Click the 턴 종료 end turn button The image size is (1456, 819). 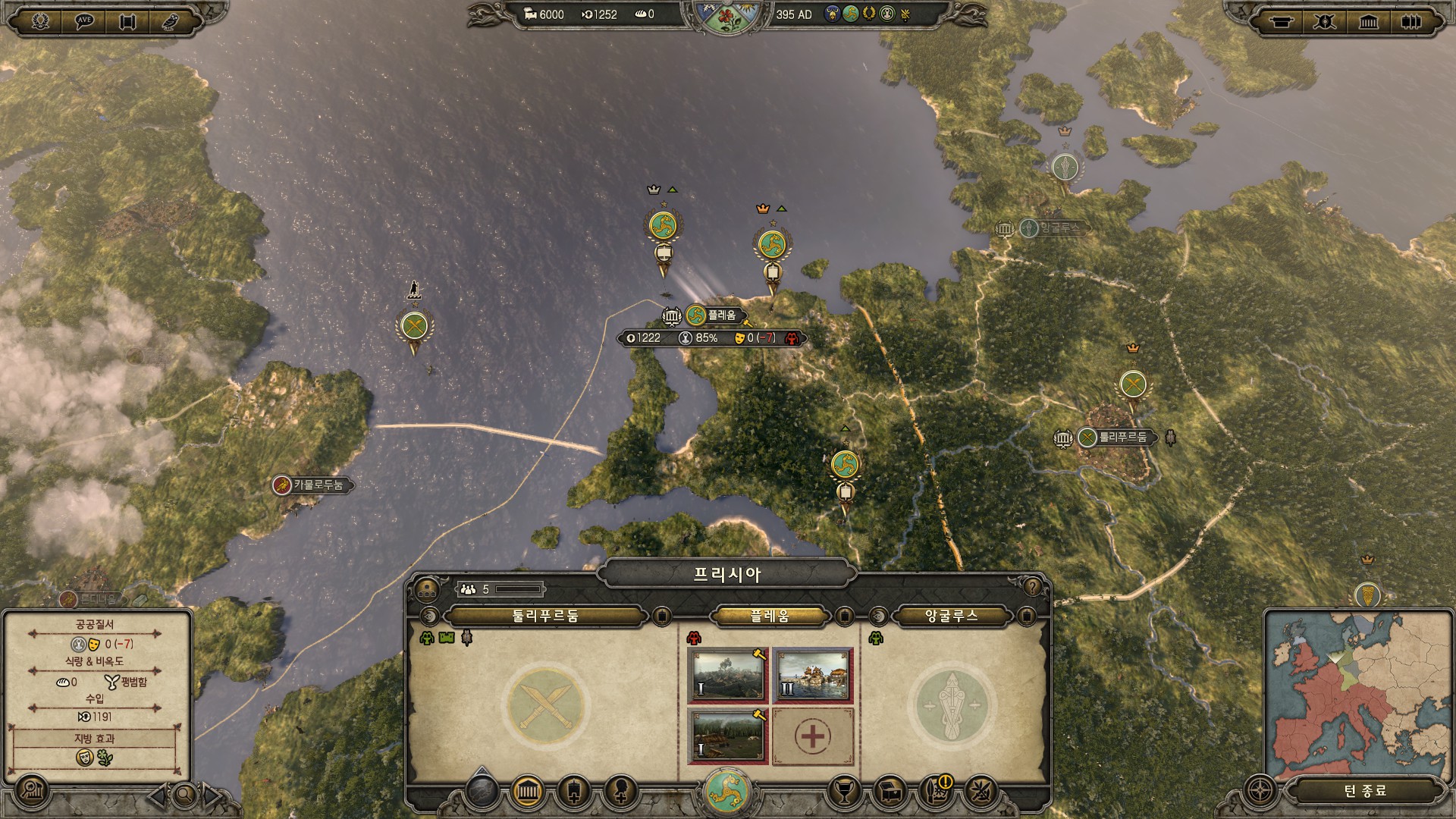point(1365,791)
